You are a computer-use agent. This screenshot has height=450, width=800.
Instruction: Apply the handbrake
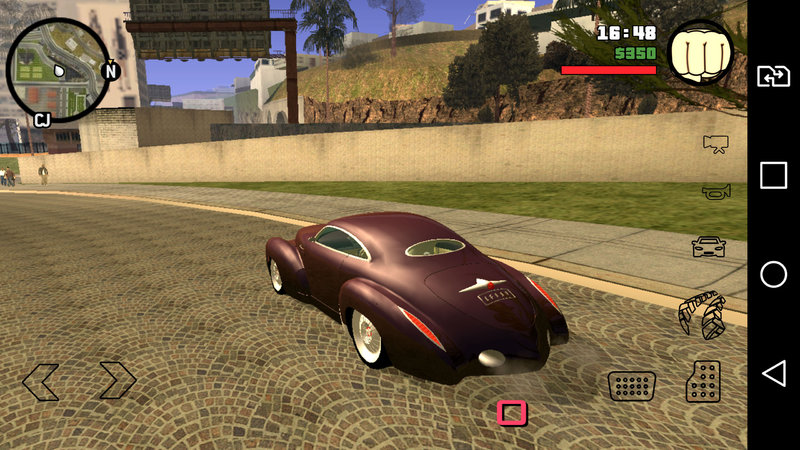[x=701, y=315]
